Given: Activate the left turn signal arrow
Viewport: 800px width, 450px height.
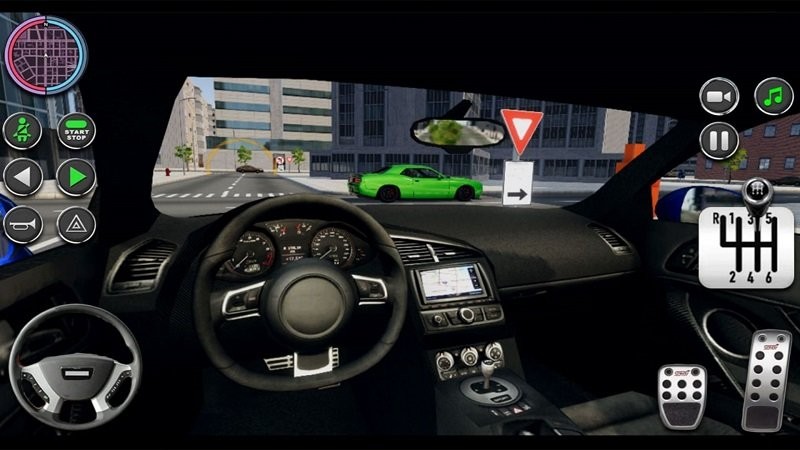Looking at the screenshot, I should 22,178.
